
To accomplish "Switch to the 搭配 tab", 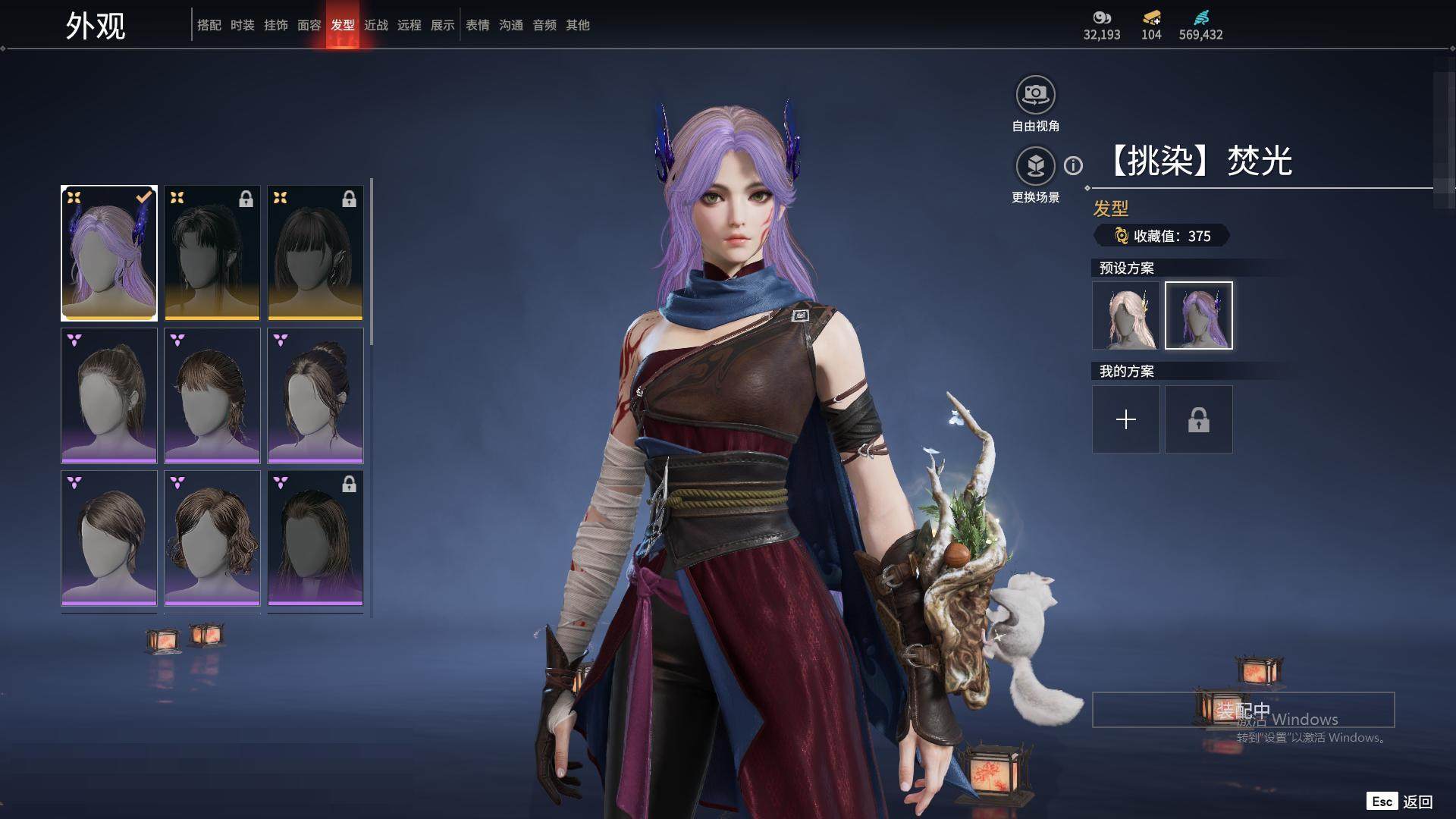I will coord(209,25).
